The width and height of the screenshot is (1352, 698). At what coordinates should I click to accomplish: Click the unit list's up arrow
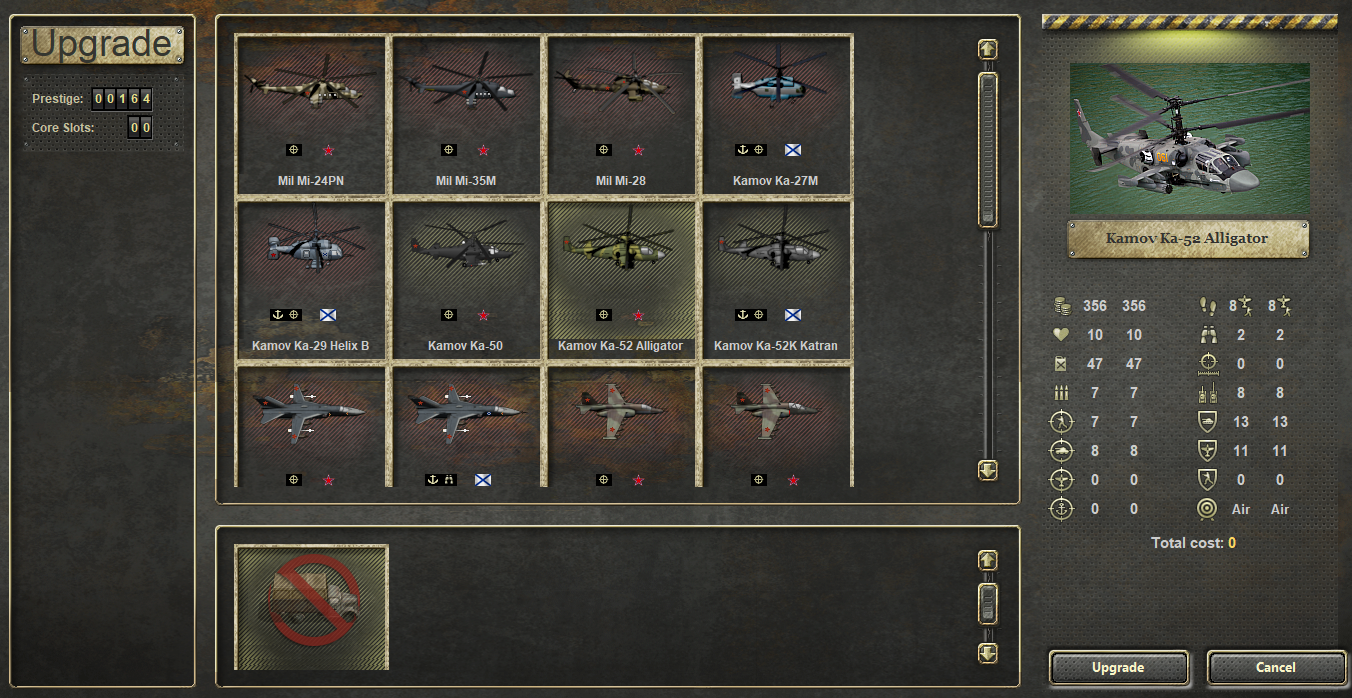988,49
